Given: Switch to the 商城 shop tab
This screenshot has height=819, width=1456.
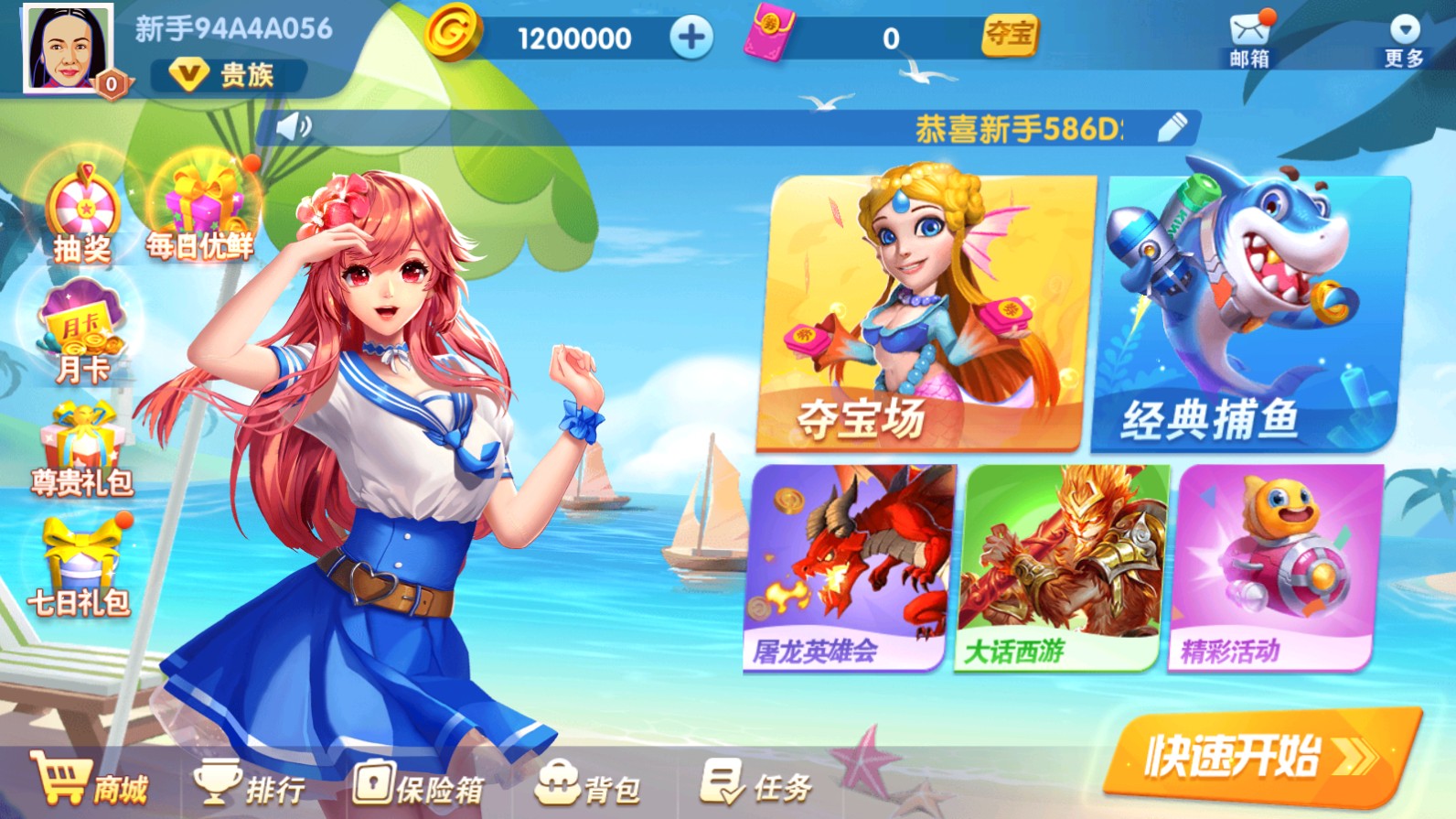Looking at the screenshot, I should click(91, 787).
